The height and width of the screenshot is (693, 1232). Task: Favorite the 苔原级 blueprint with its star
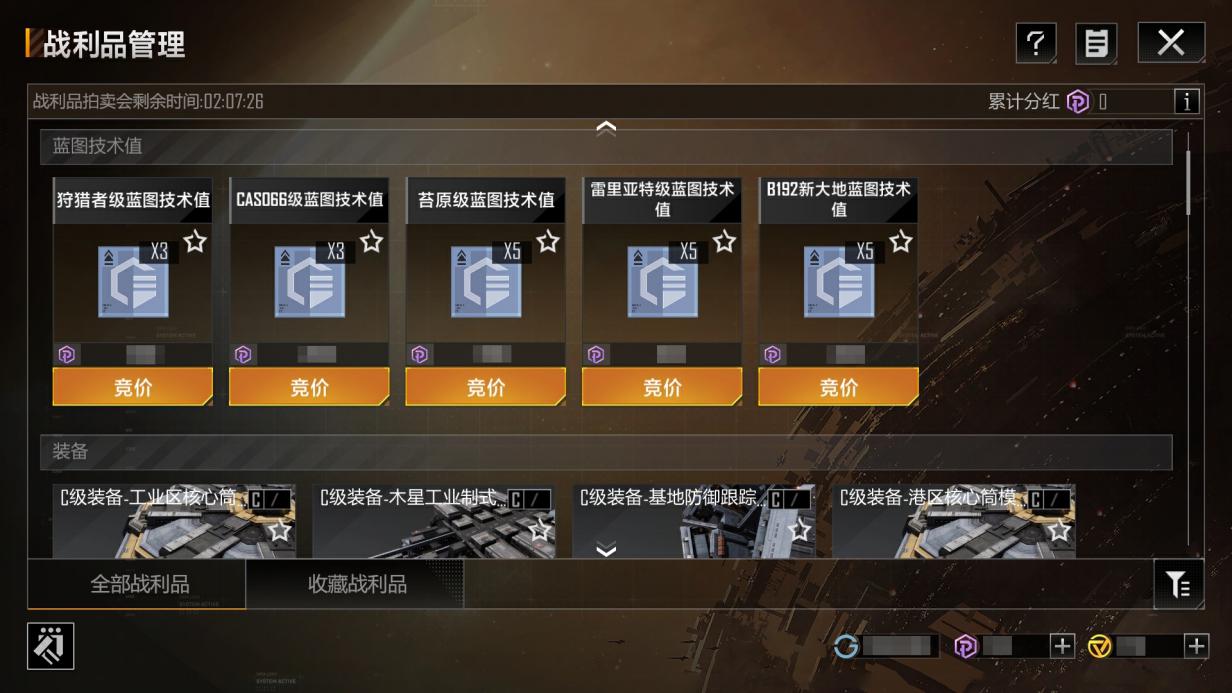click(x=548, y=241)
